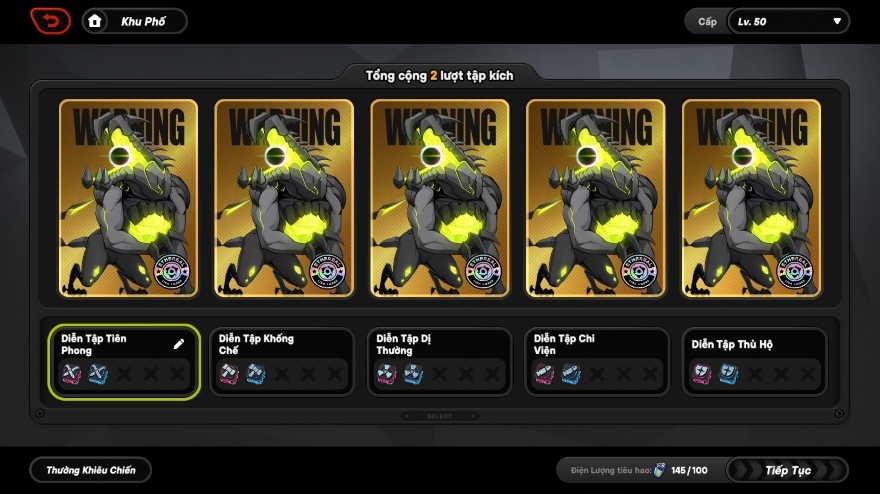Image resolution: width=880 pixels, height=494 pixels.
Task: Continue with the Tiếp Tục button
Action: click(x=787, y=470)
